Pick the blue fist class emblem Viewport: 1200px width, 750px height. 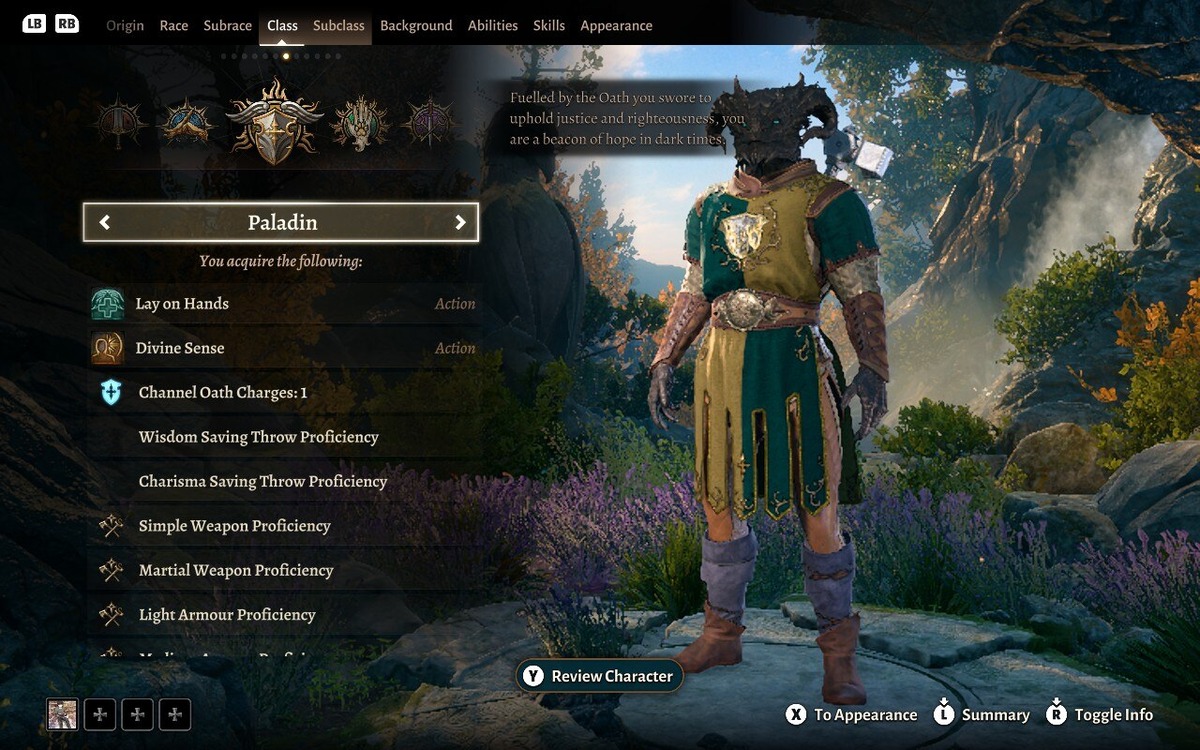[188, 123]
